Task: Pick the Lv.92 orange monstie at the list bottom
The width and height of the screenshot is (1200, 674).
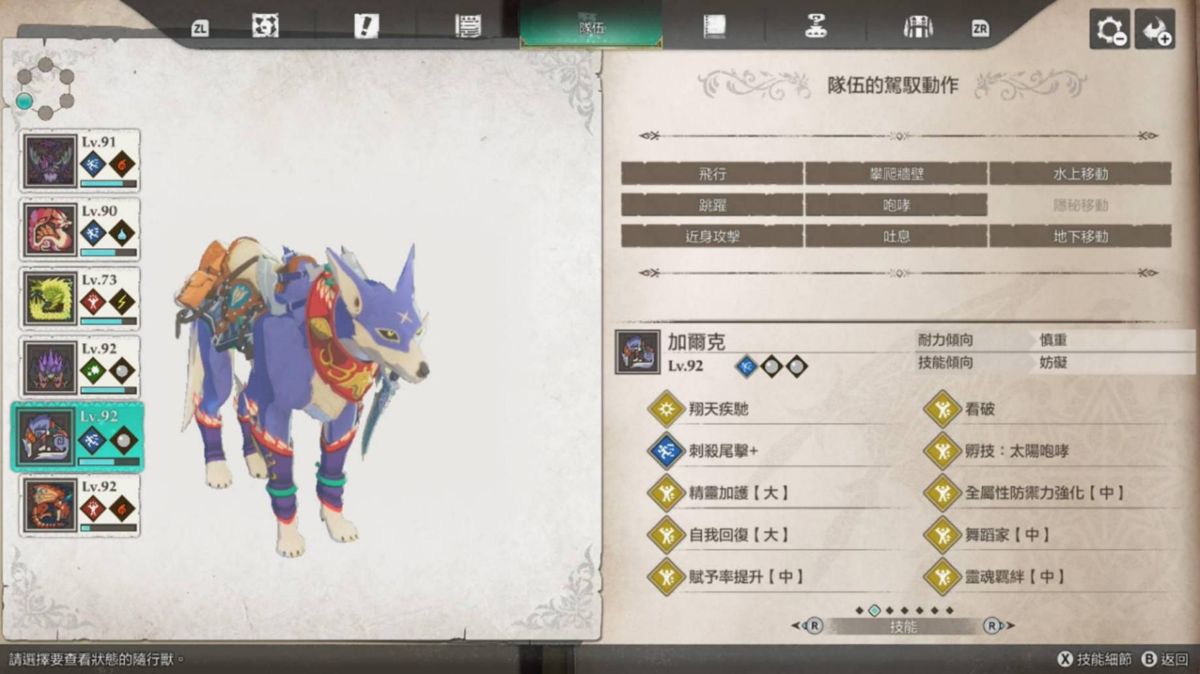Action: tap(80, 506)
